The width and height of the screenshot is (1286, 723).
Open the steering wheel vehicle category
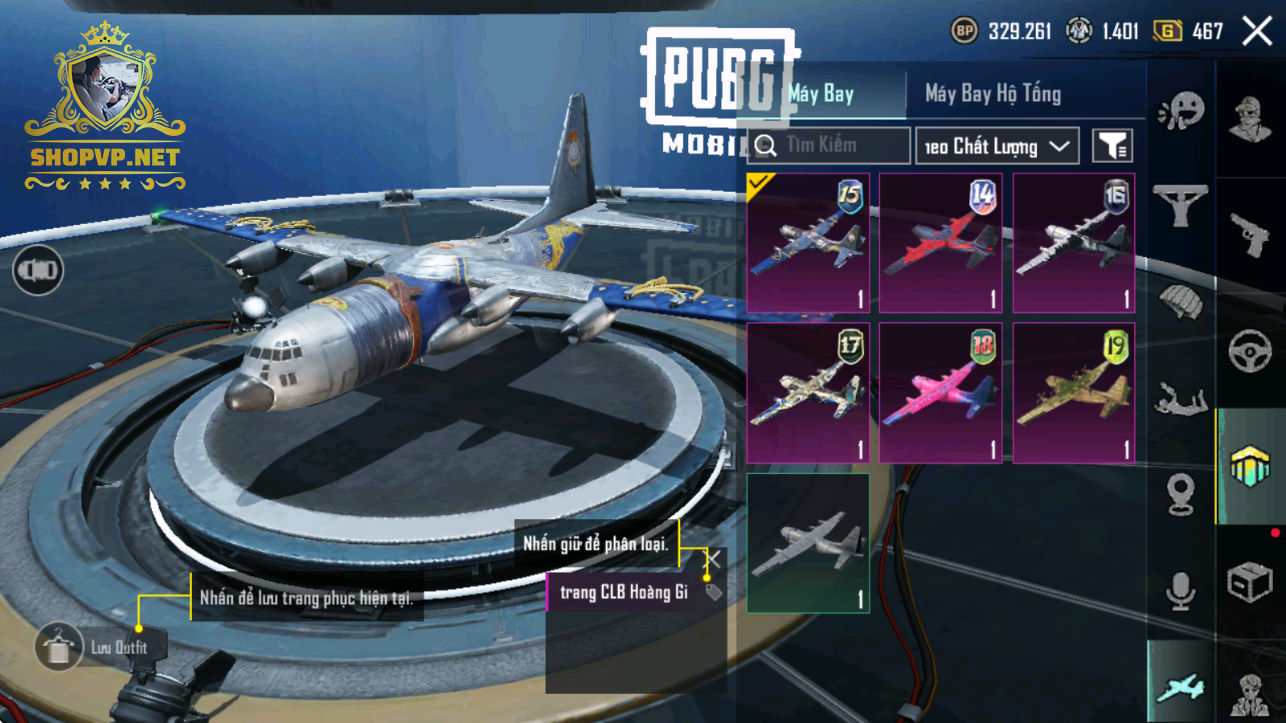[1249, 351]
